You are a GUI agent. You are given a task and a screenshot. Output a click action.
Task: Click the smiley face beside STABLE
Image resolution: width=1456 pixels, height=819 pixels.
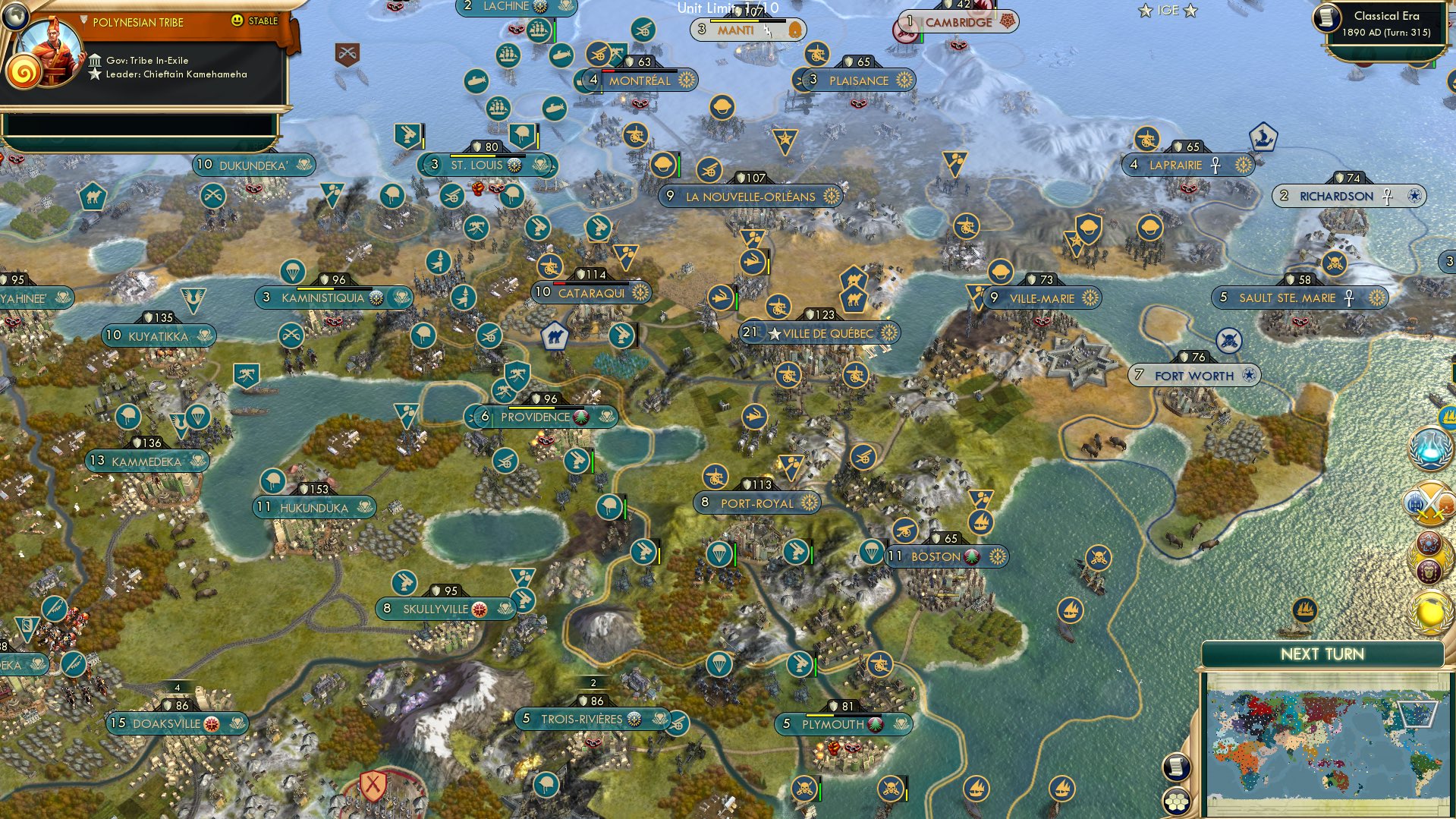(237, 20)
